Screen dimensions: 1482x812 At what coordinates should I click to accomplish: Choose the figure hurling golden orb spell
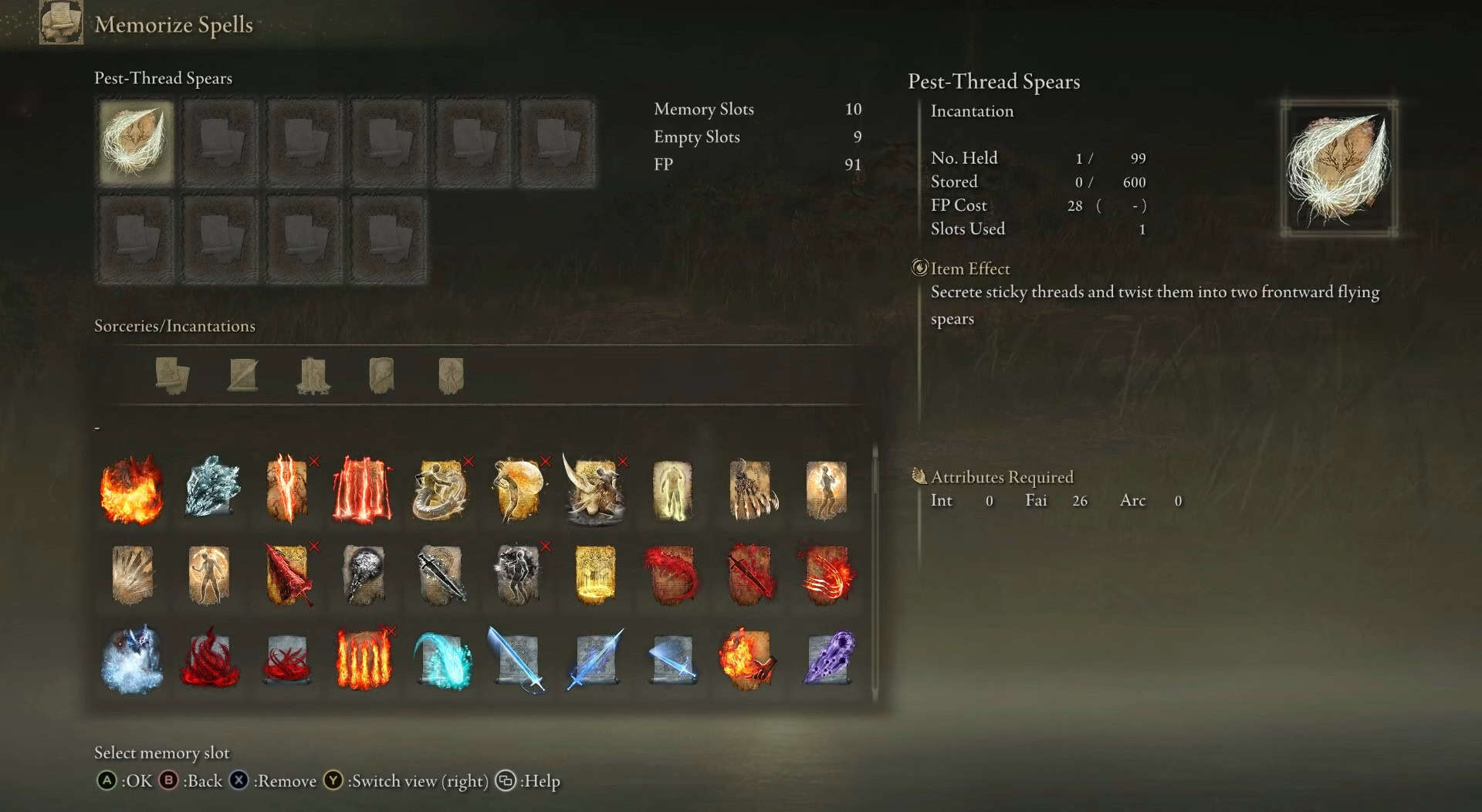(x=517, y=490)
